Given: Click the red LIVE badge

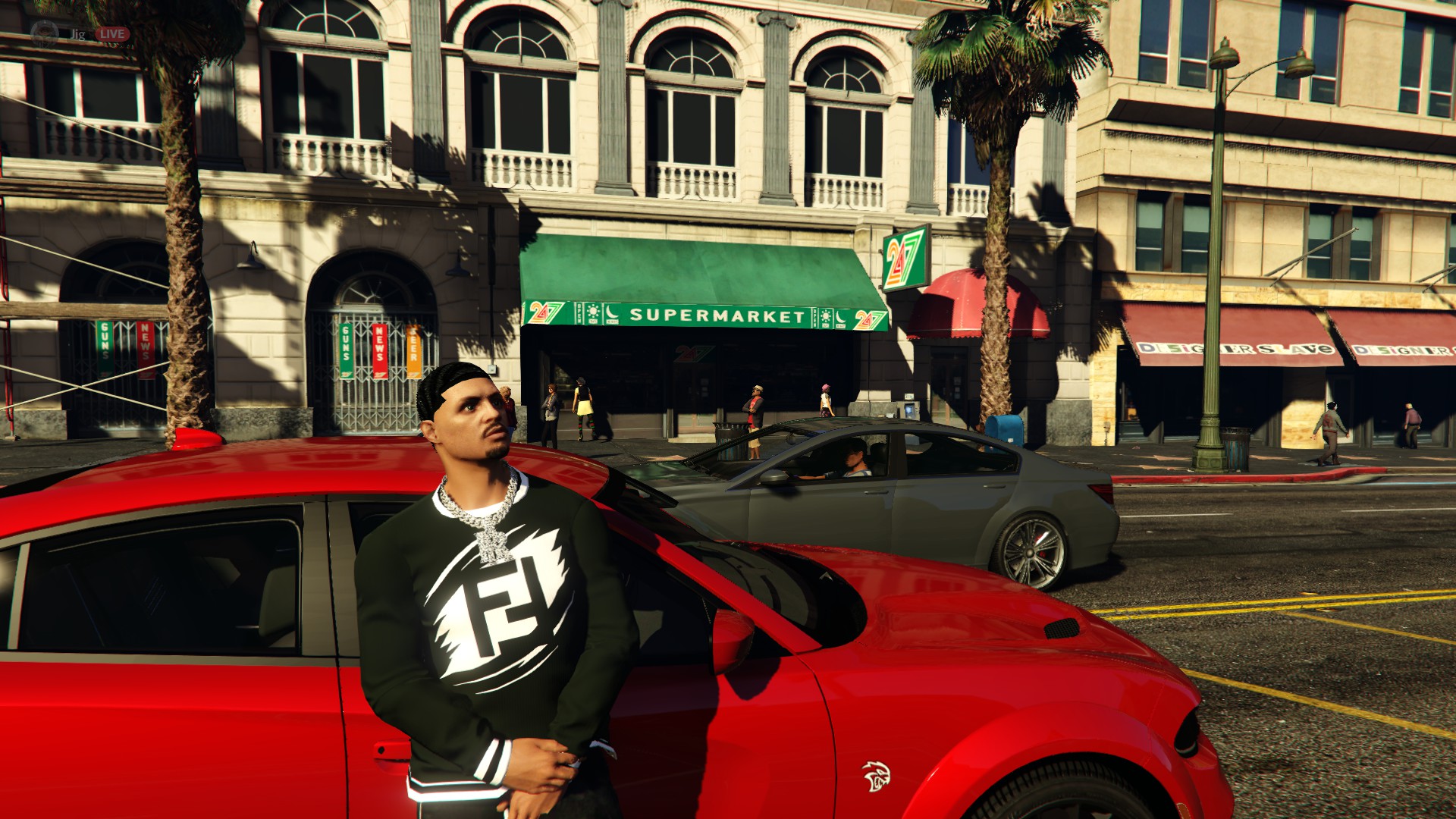Looking at the screenshot, I should (112, 34).
